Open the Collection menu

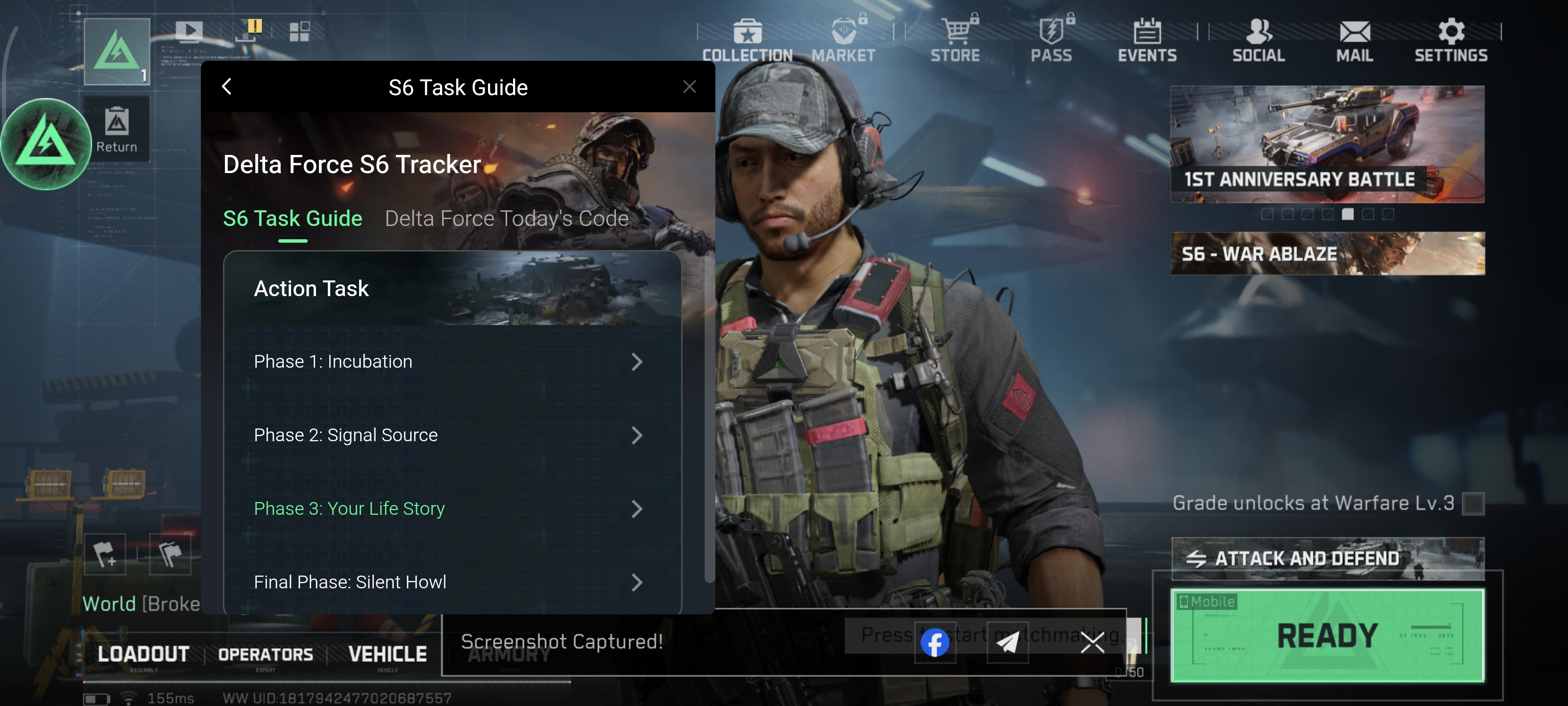(x=747, y=40)
